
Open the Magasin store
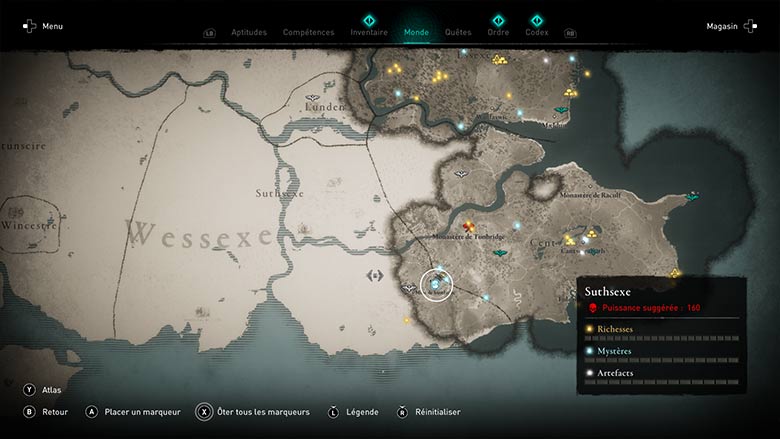pyautogui.click(x=727, y=26)
